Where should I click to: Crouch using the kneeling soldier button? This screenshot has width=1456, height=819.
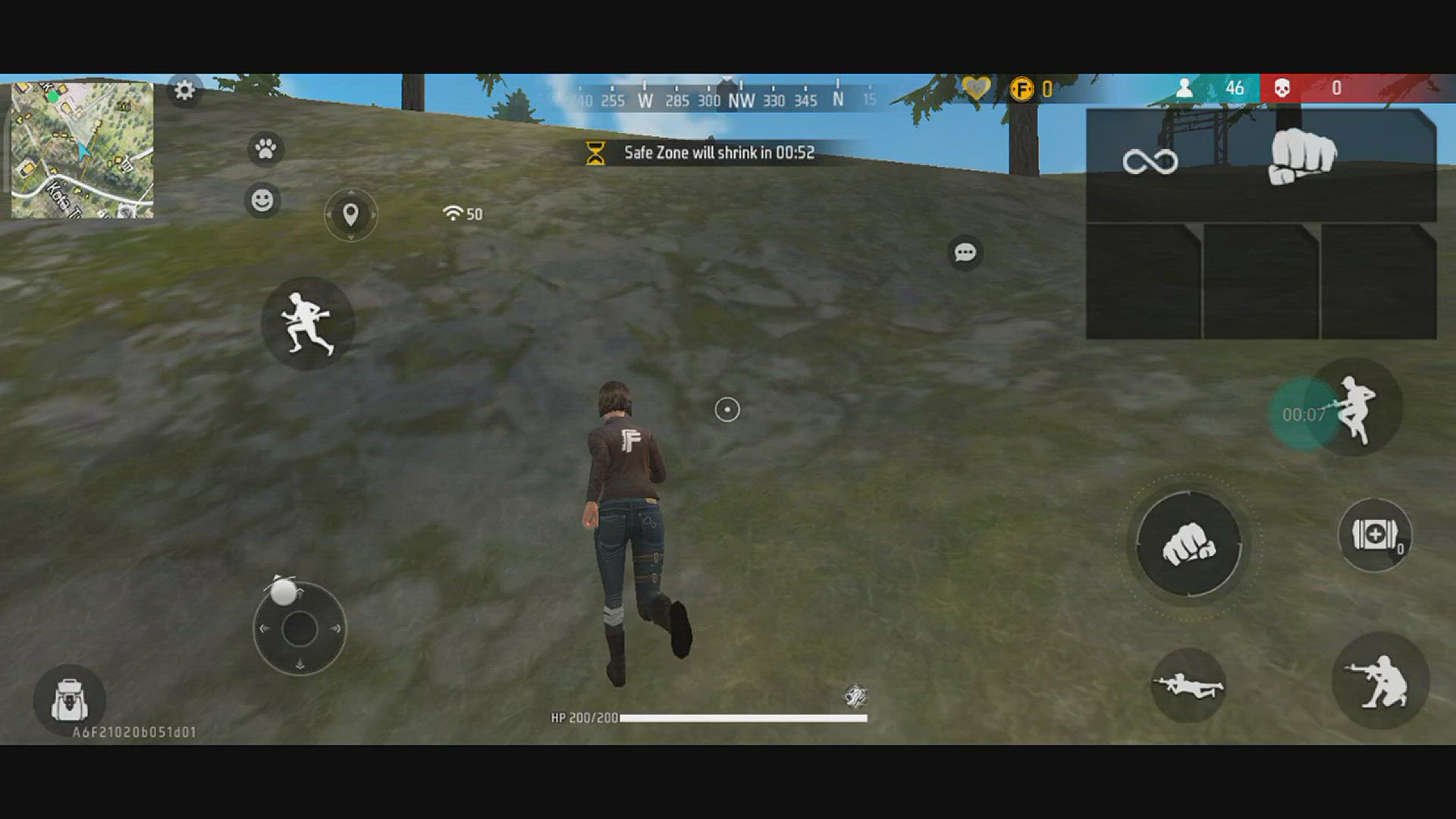click(x=1379, y=681)
